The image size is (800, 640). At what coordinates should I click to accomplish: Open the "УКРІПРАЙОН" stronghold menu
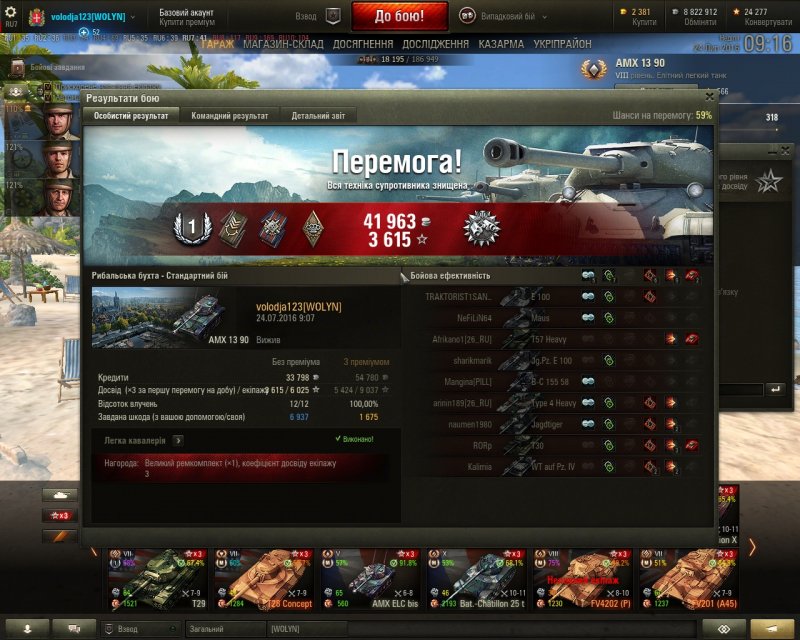(x=562, y=44)
